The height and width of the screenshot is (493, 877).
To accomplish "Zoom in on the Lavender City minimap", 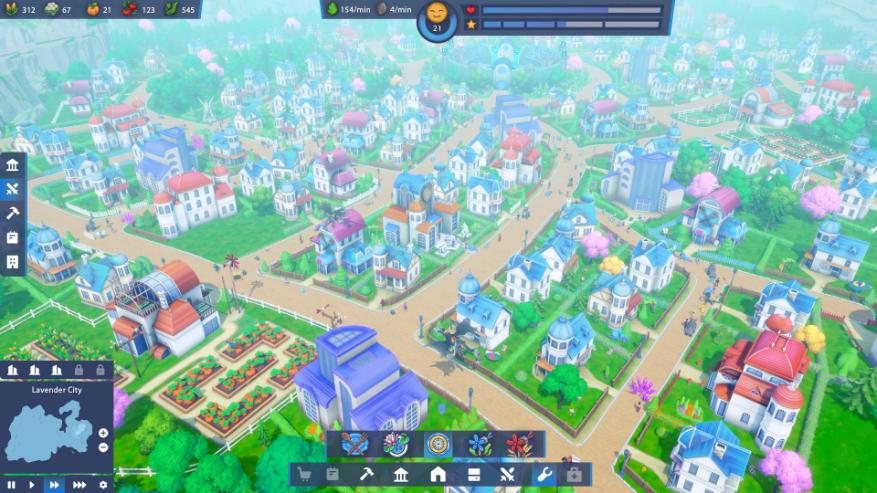I will (103, 433).
